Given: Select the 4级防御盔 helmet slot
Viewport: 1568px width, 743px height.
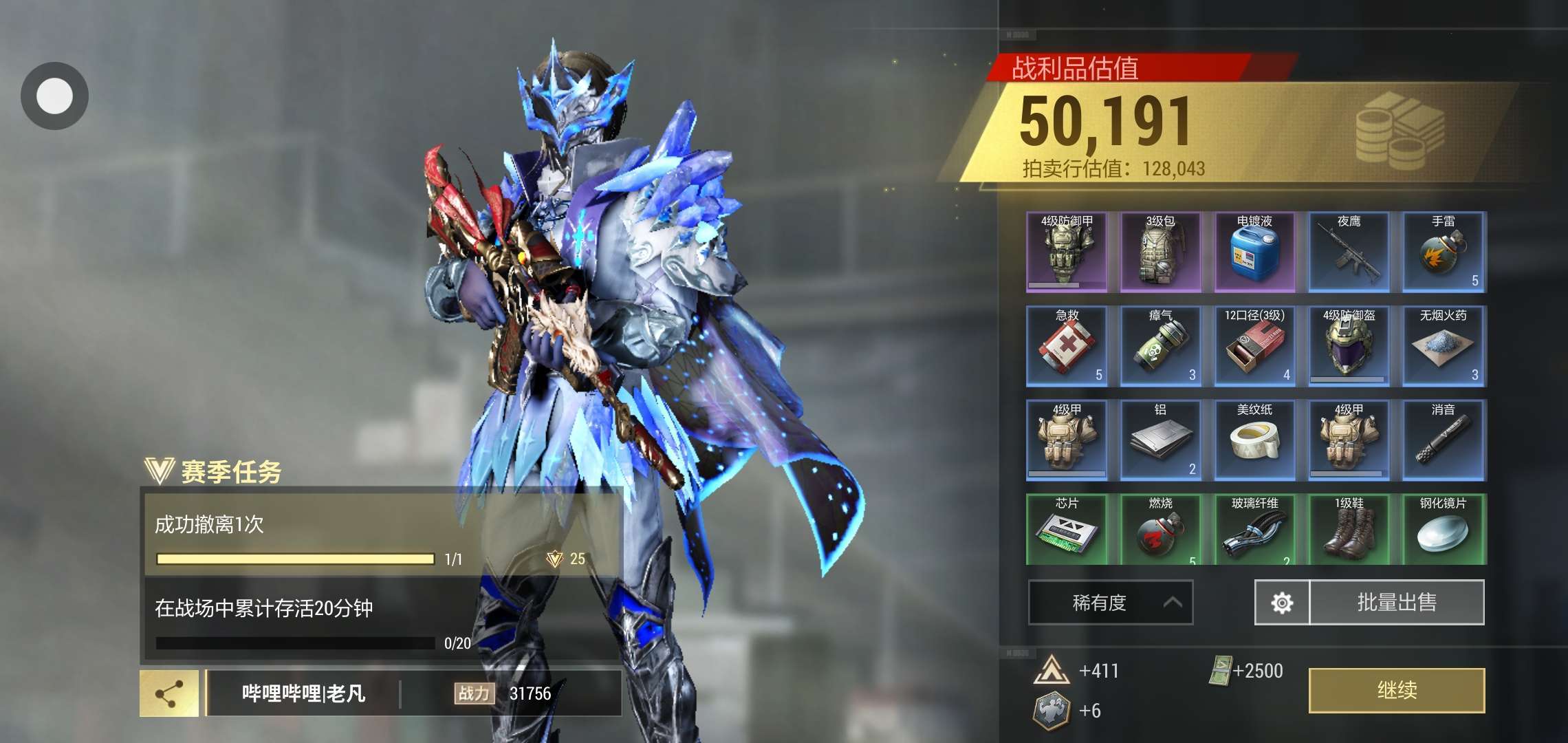Looking at the screenshot, I should tap(1349, 346).
